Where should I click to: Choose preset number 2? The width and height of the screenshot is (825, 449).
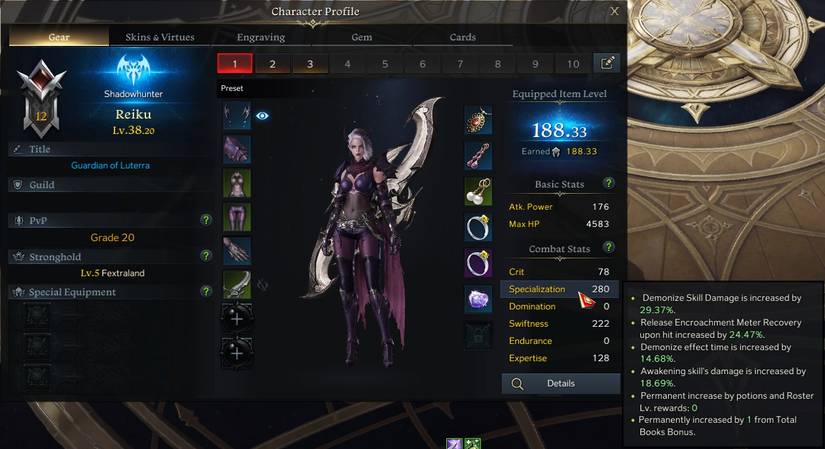point(272,64)
